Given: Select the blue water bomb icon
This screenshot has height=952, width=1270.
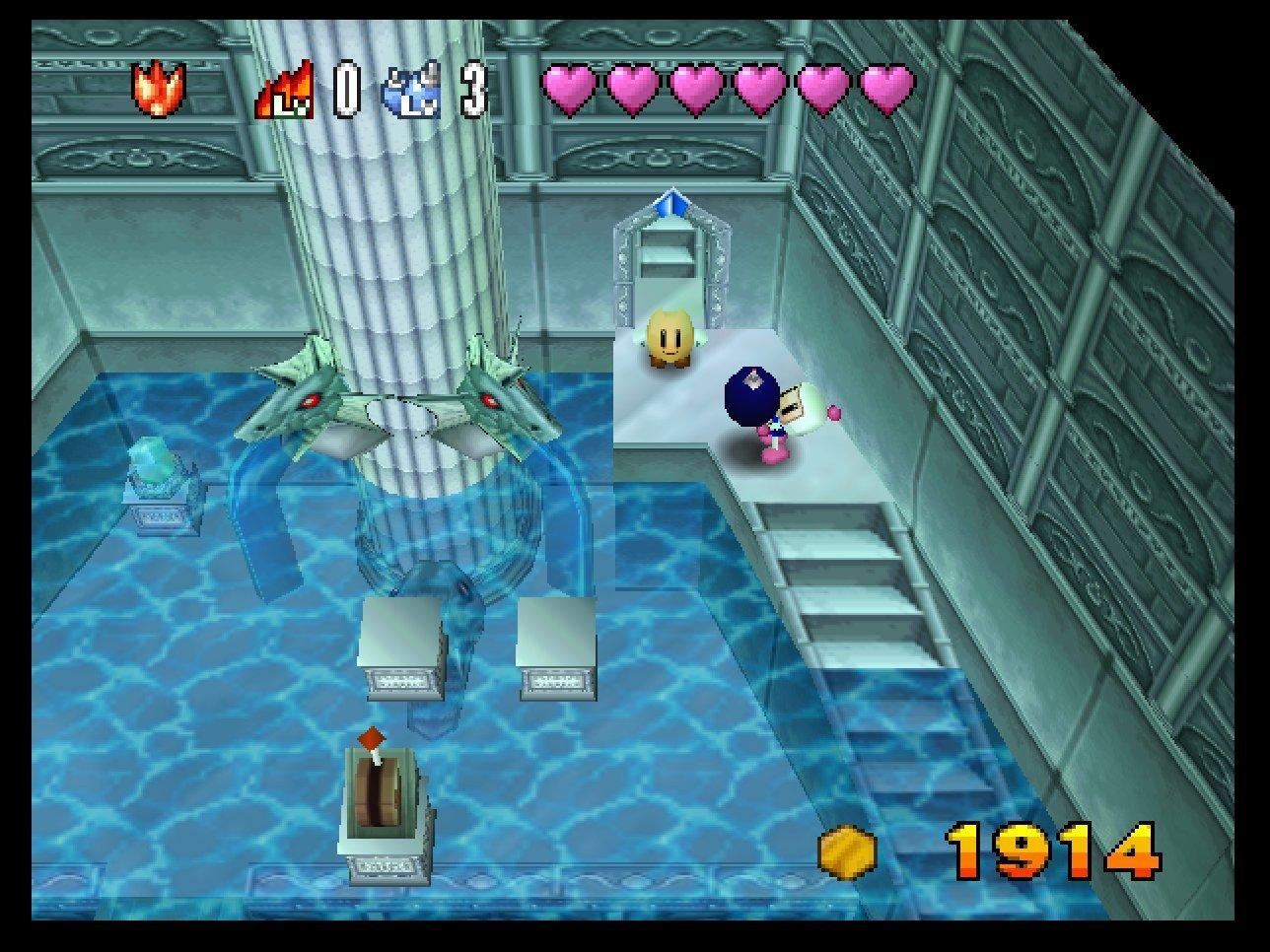Looking at the screenshot, I should pyautogui.click(x=414, y=89).
